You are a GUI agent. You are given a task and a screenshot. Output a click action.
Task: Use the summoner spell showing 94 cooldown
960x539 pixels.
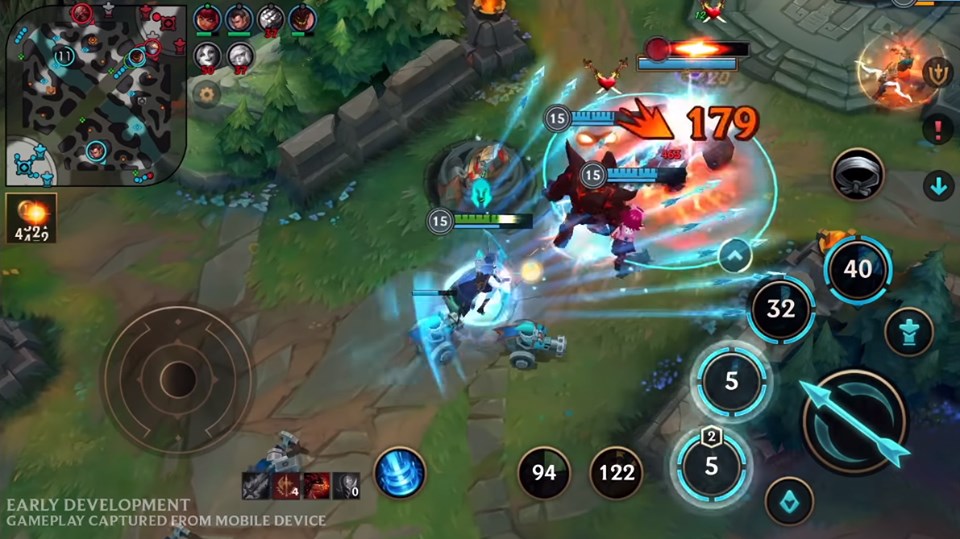pyautogui.click(x=544, y=472)
